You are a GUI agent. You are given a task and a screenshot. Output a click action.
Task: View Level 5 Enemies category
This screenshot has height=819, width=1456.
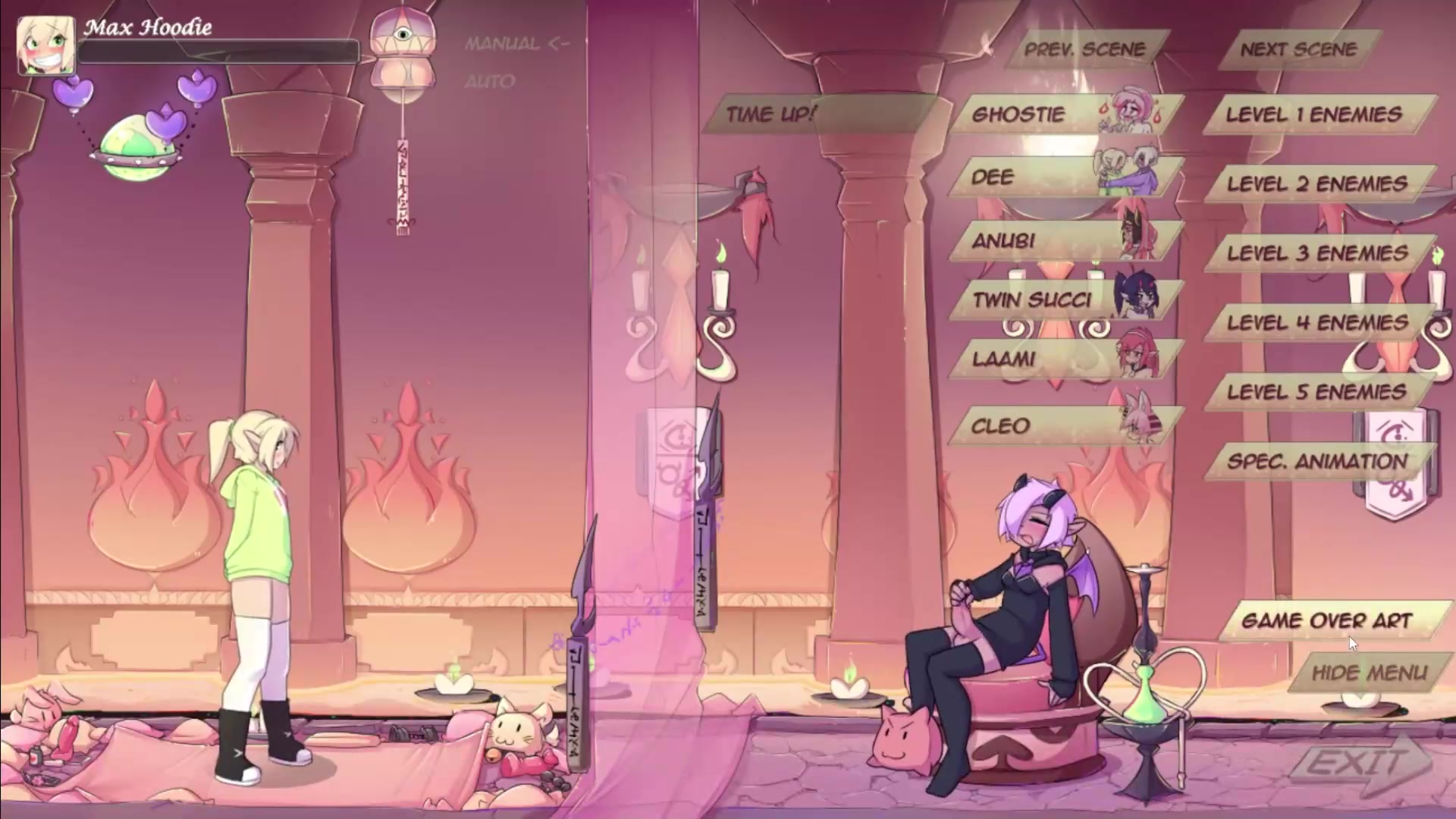coord(1317,392)
